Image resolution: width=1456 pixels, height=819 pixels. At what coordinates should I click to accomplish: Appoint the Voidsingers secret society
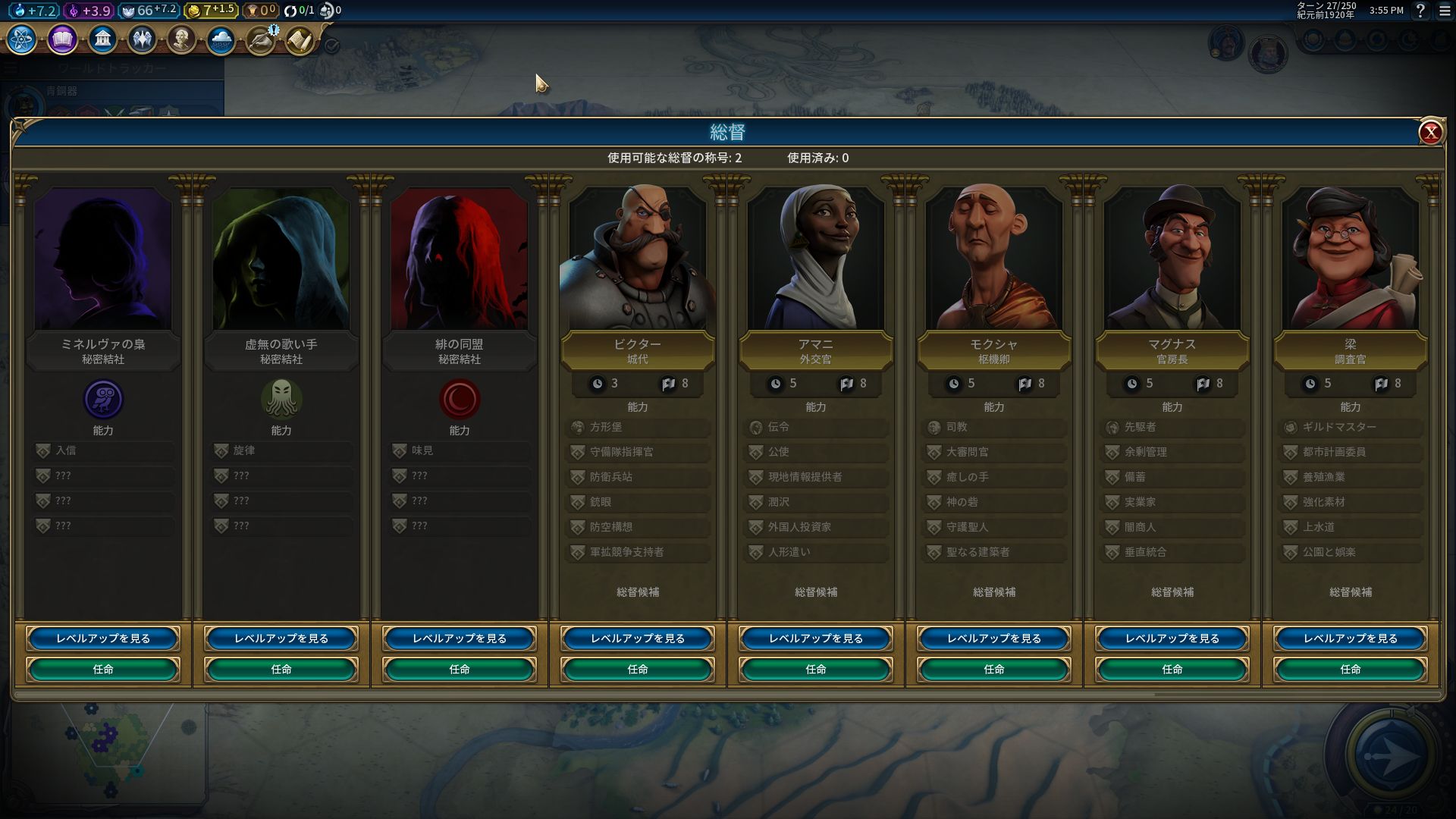[281, 669]
